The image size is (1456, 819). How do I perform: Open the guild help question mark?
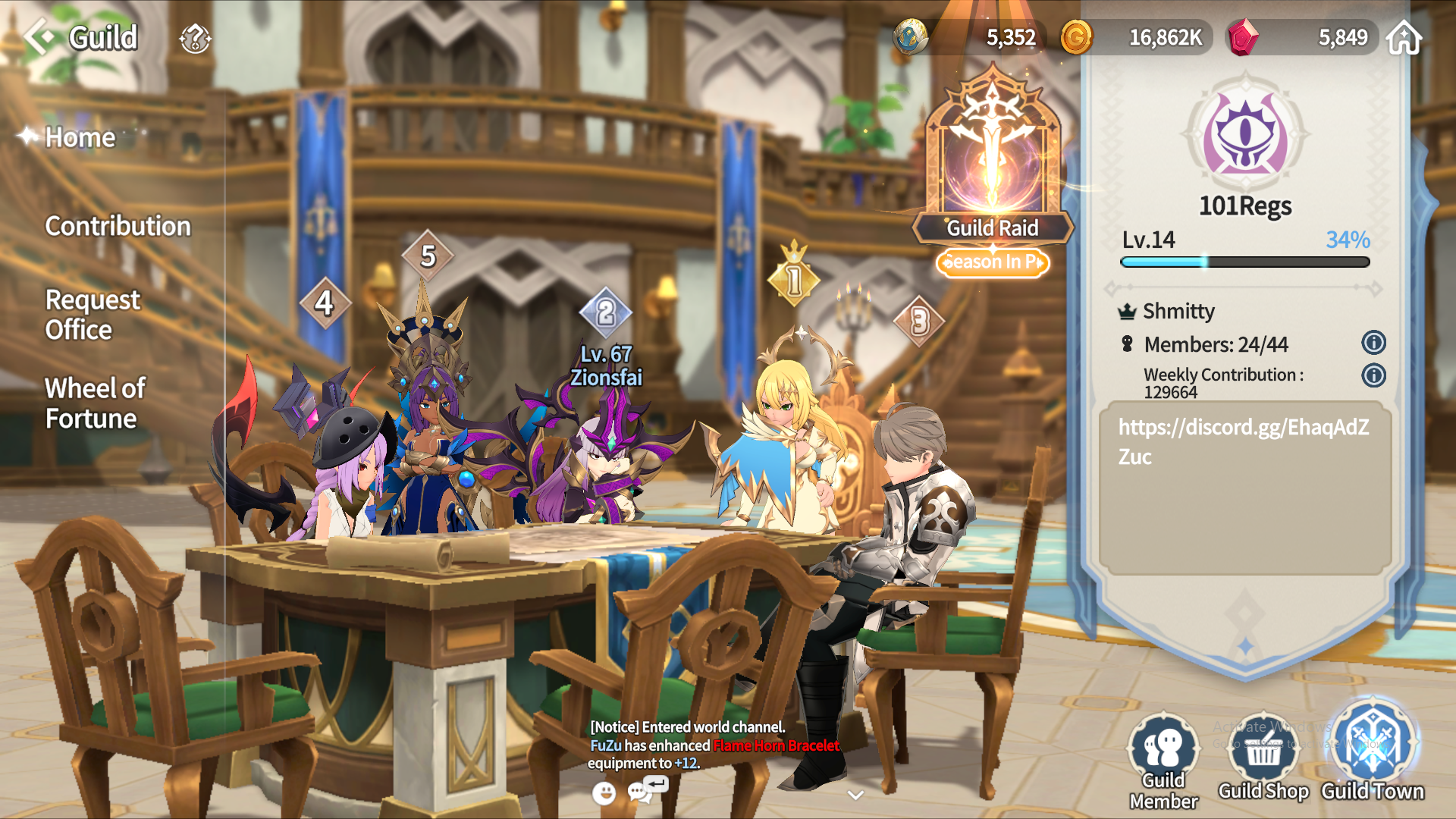195,38
